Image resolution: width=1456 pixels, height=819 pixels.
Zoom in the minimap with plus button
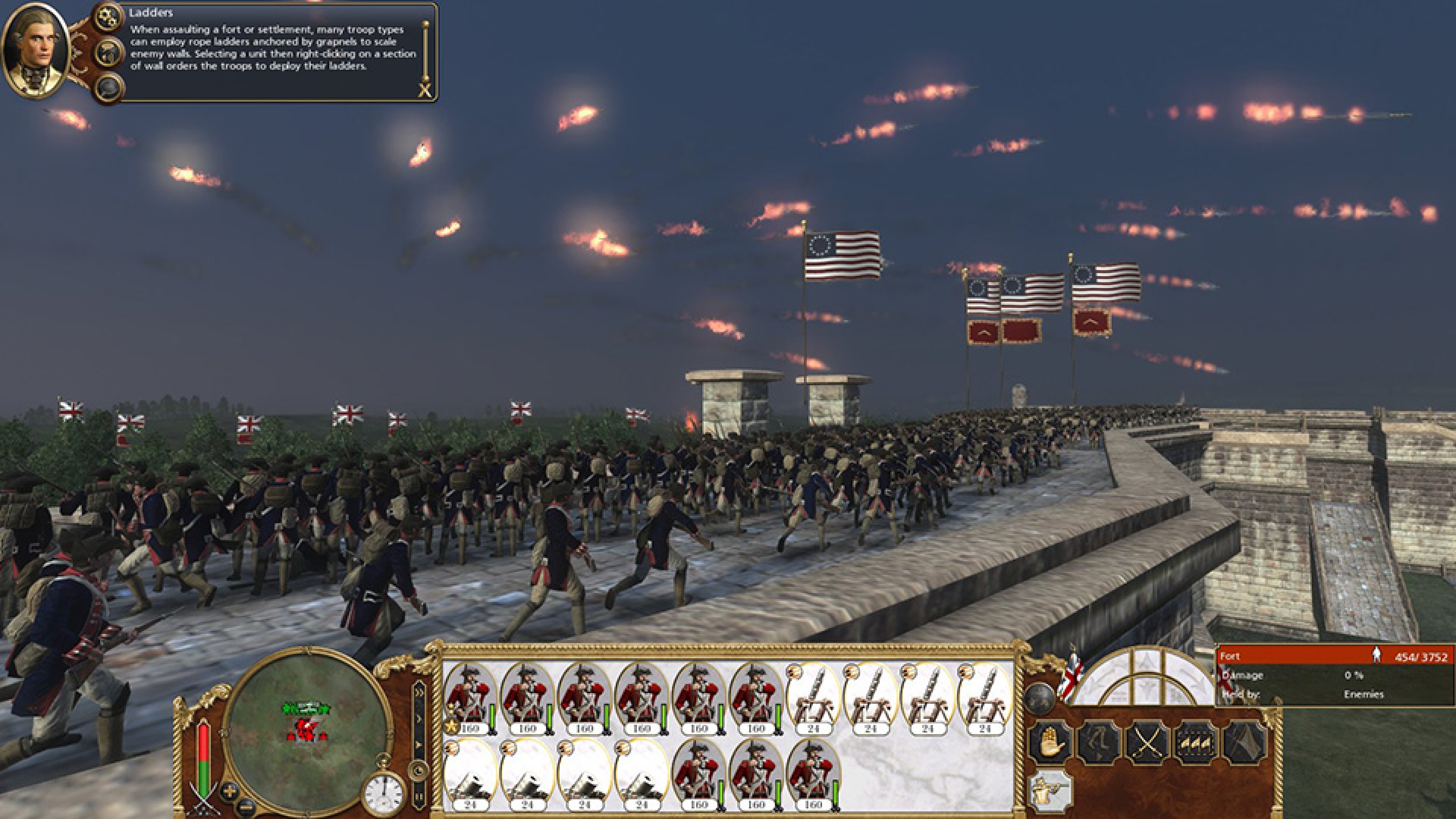coord(229,790)
